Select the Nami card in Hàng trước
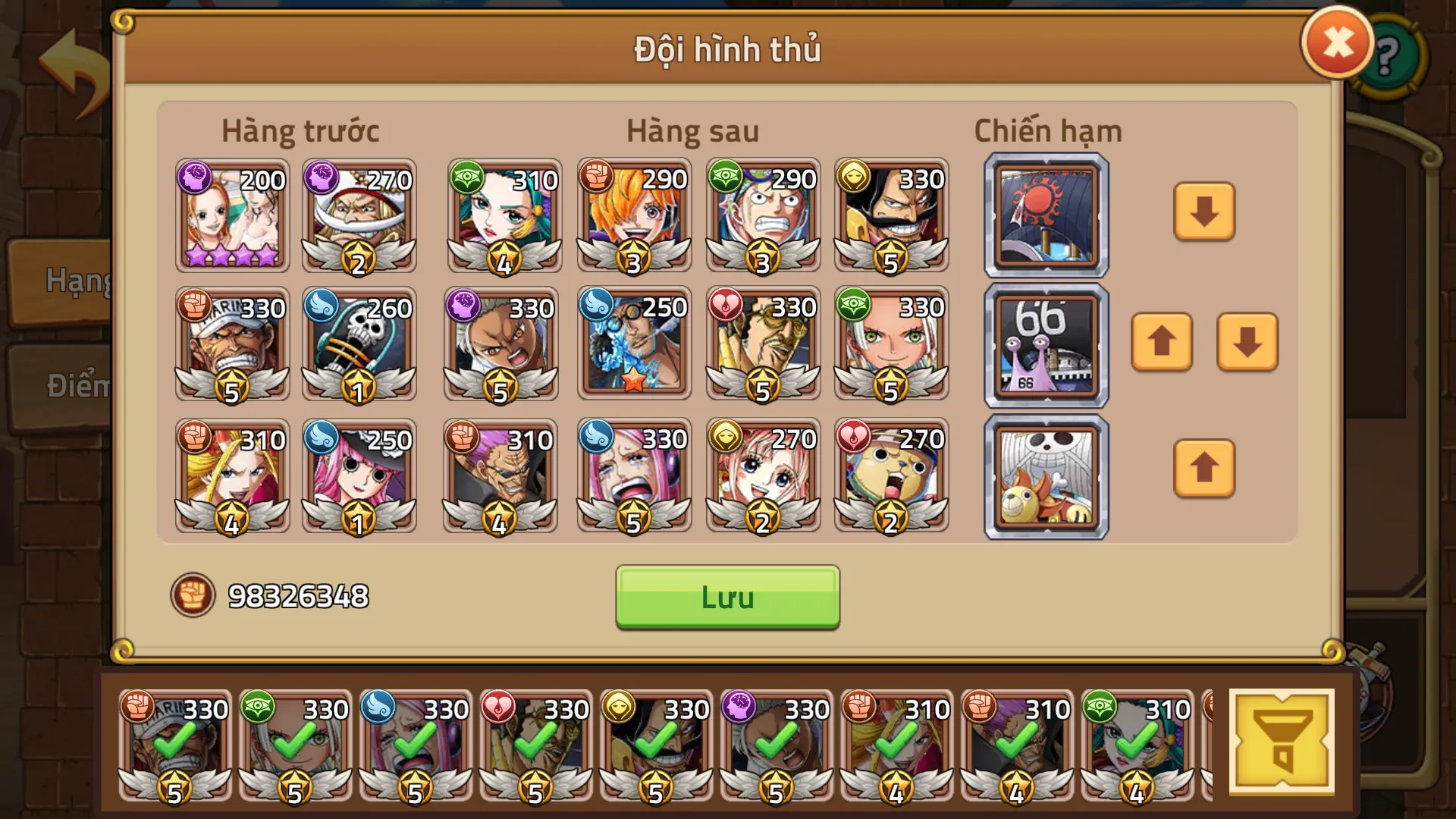Image resolution: width=1456 pixels, height=819 pixels. (231, 216)
